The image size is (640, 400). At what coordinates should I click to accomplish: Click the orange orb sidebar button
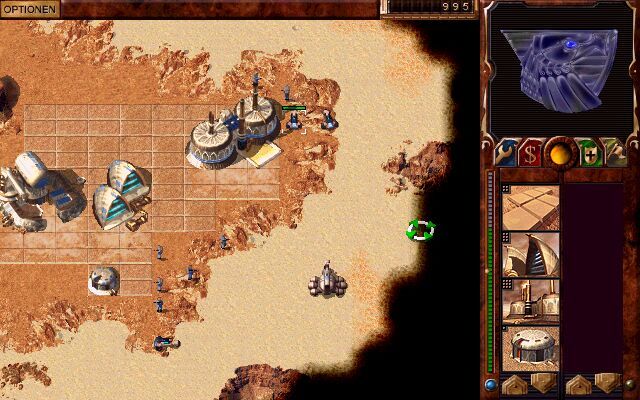tap(560, 153)
